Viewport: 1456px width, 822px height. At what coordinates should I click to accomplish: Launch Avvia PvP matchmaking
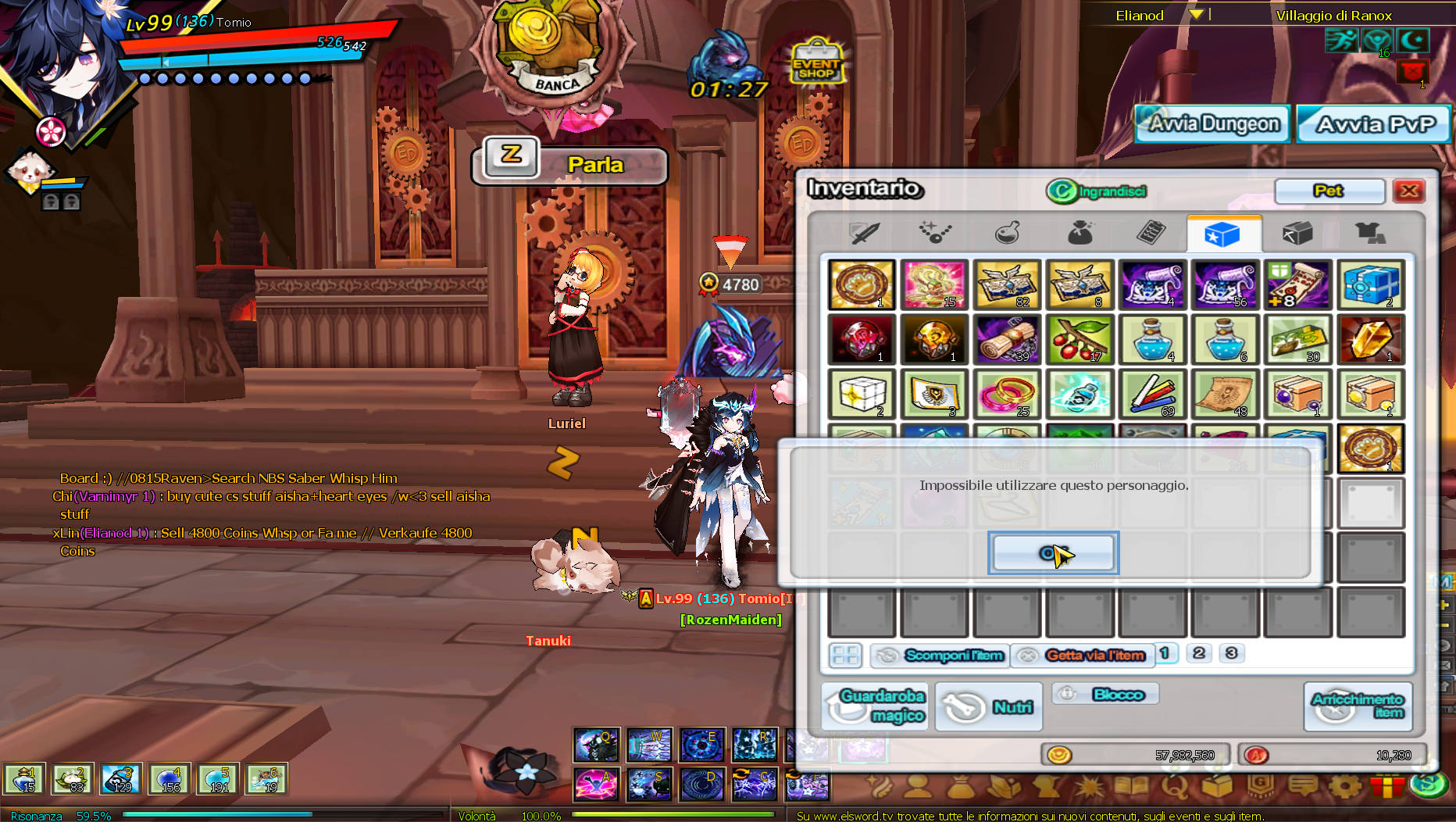coord(1374,124)
